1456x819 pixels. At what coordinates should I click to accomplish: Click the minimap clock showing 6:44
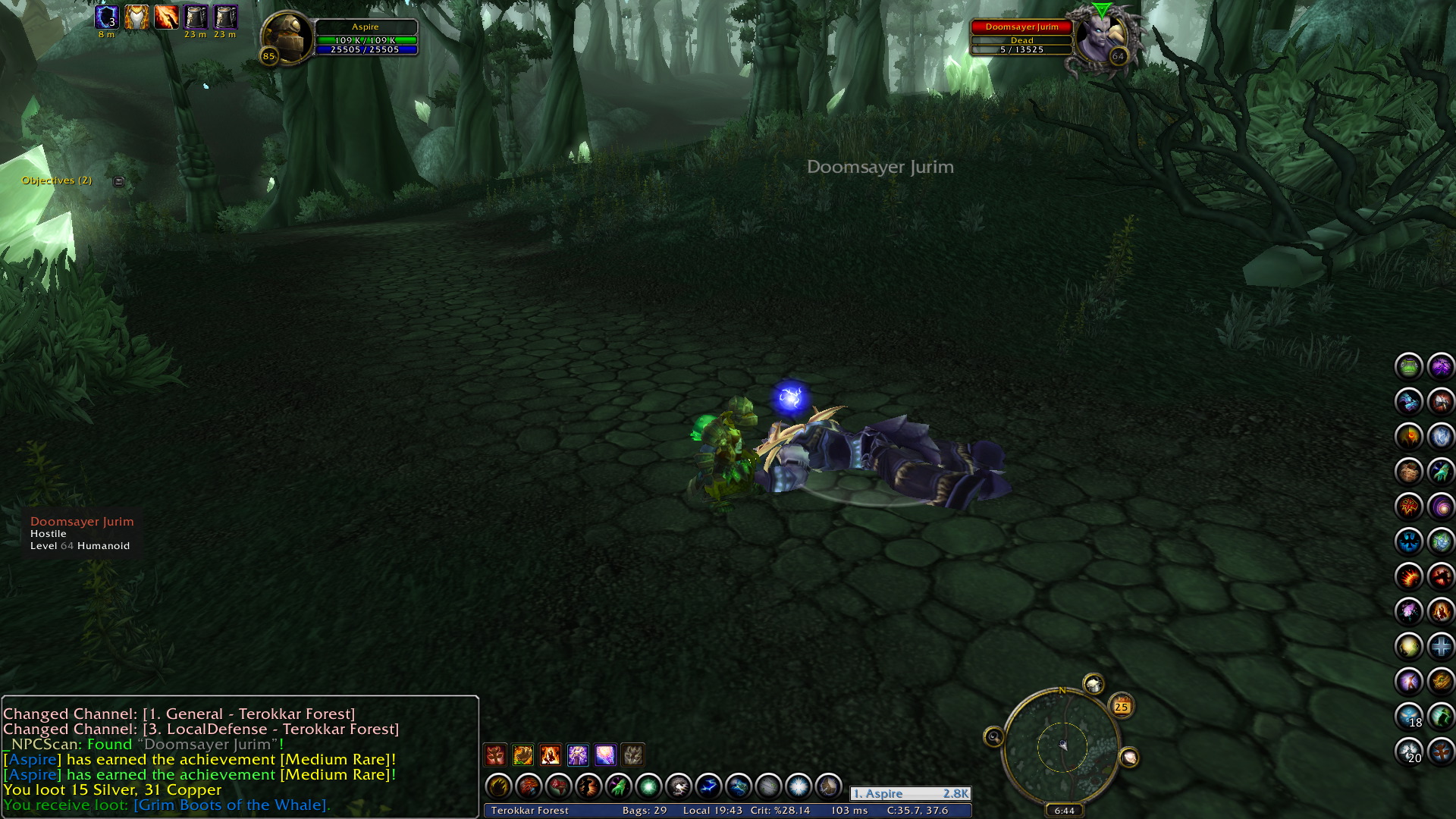click(x=1064, y=811)
